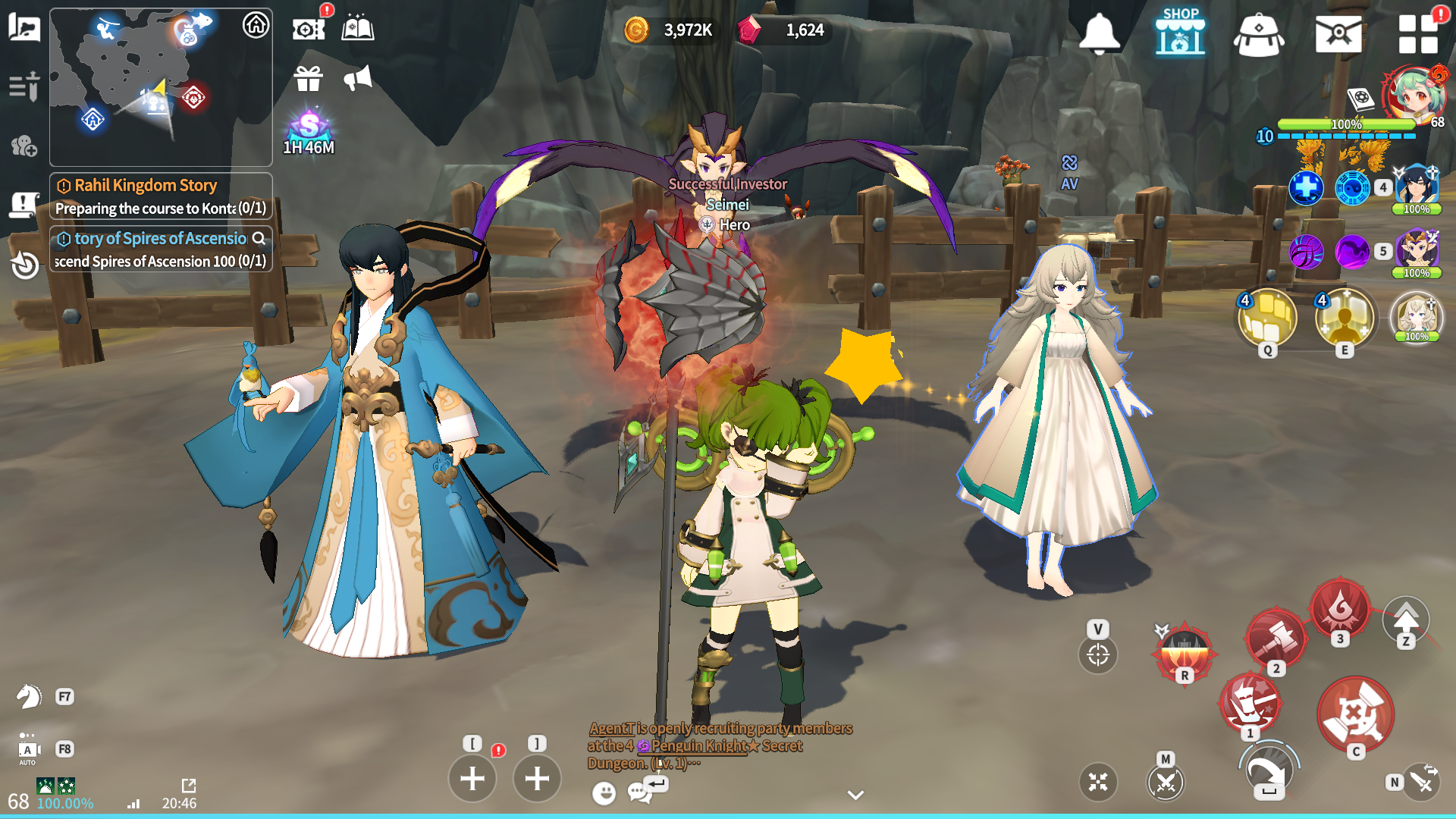The image size is (1456, 819).
Task: Open the emoji emote picker
Action: (x=604, y=793)
